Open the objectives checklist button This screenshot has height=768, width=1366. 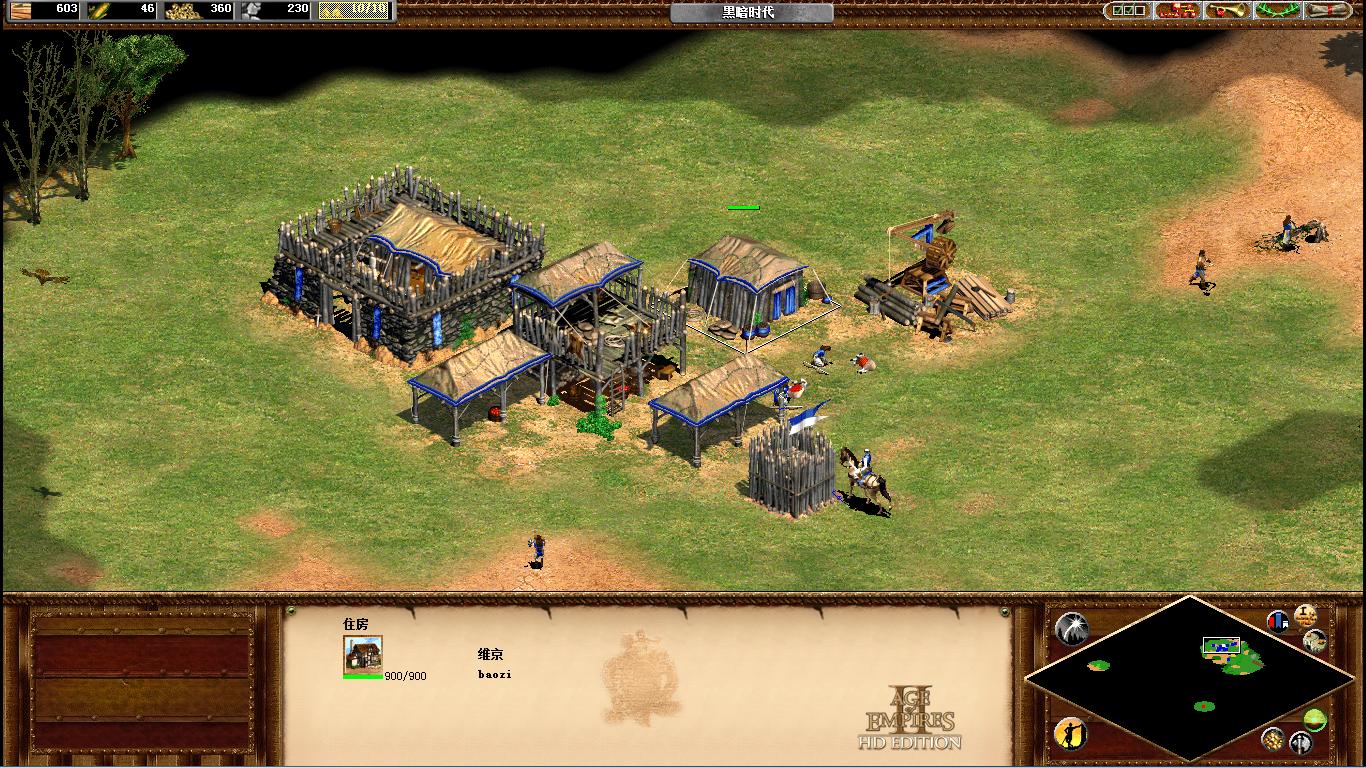tap(1127, 11)
